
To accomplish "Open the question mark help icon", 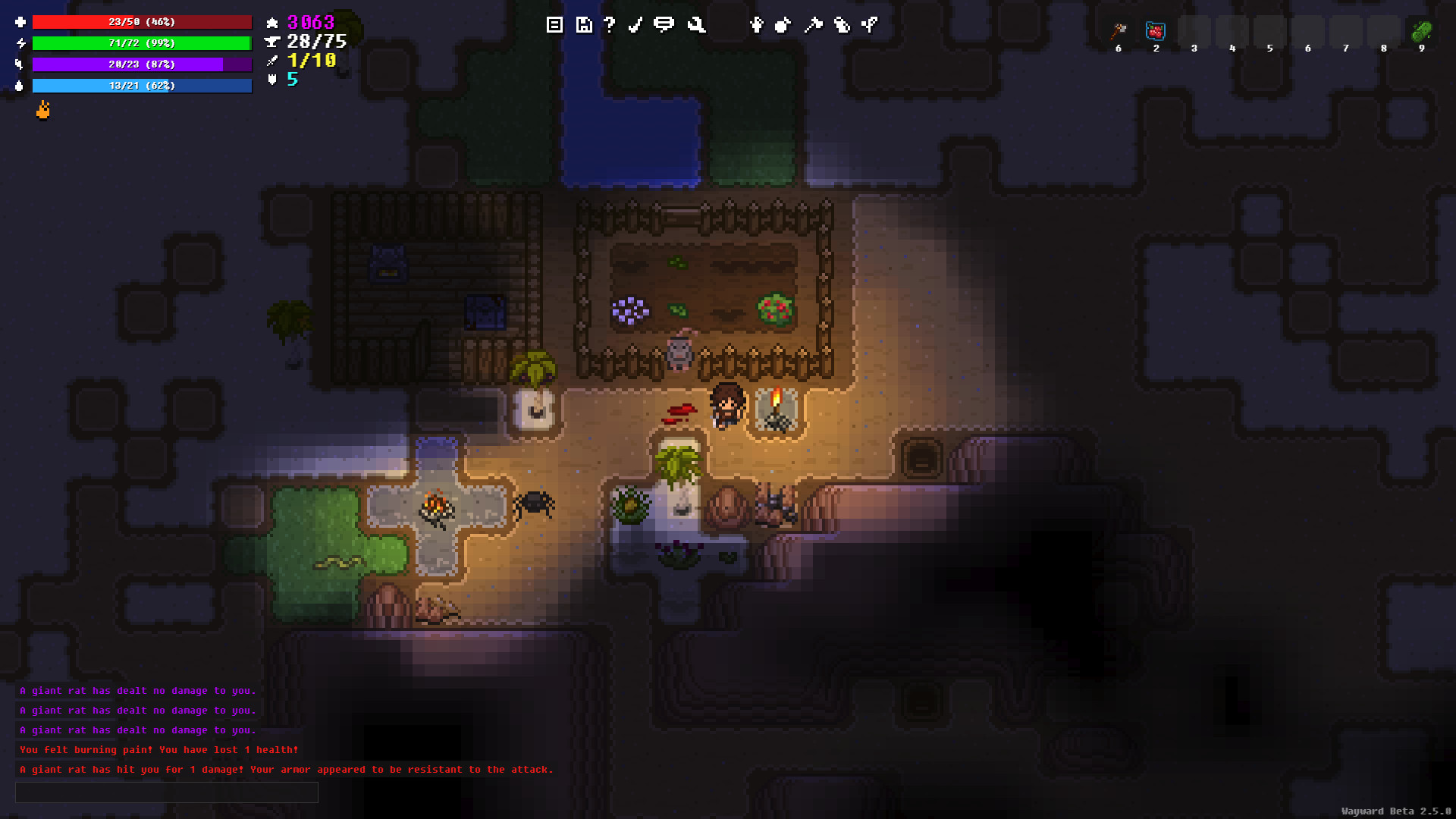I will point(610,25).
